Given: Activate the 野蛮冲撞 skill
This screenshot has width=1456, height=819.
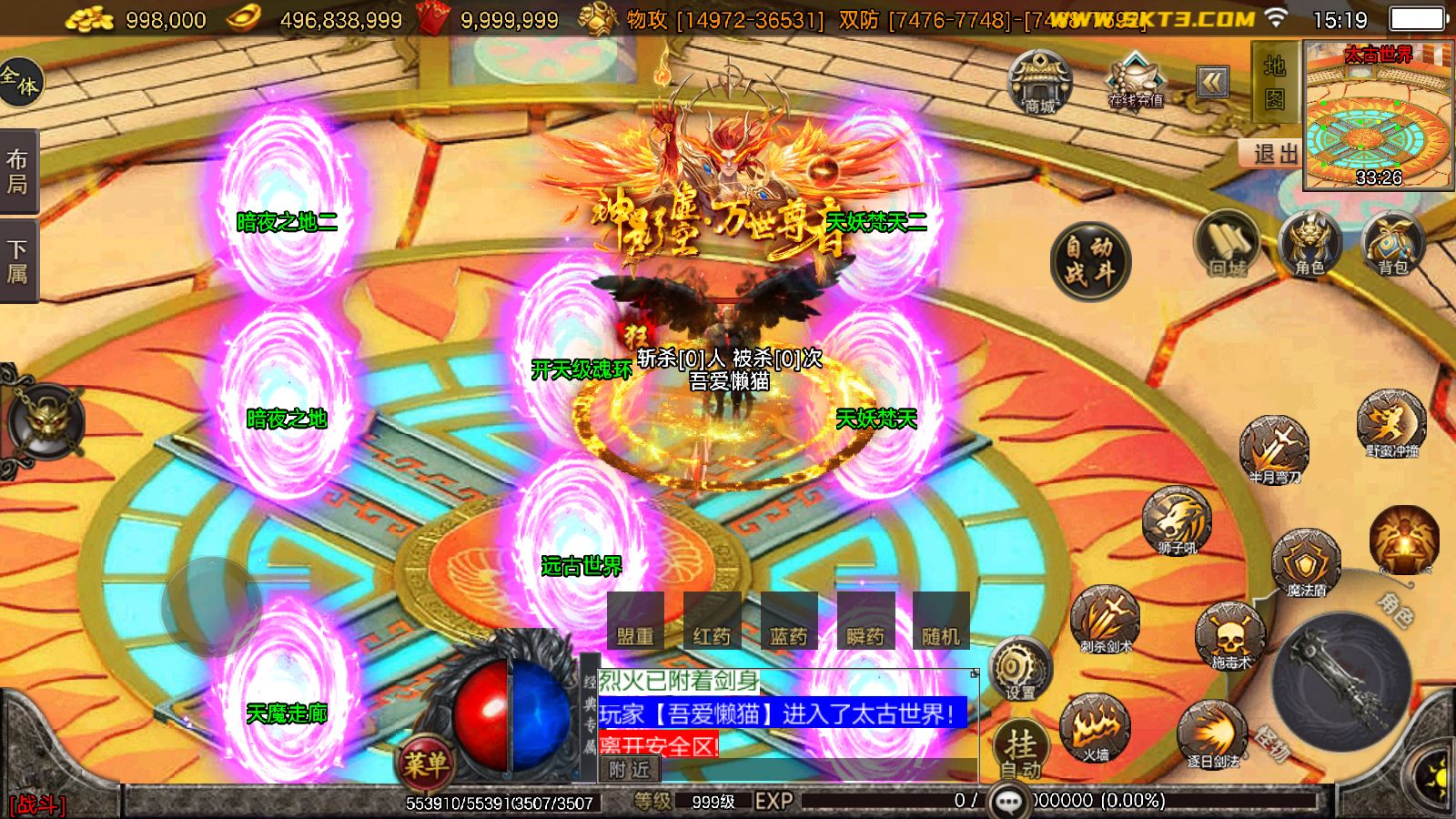Looking at the screenshot, I should [1391, 423].
